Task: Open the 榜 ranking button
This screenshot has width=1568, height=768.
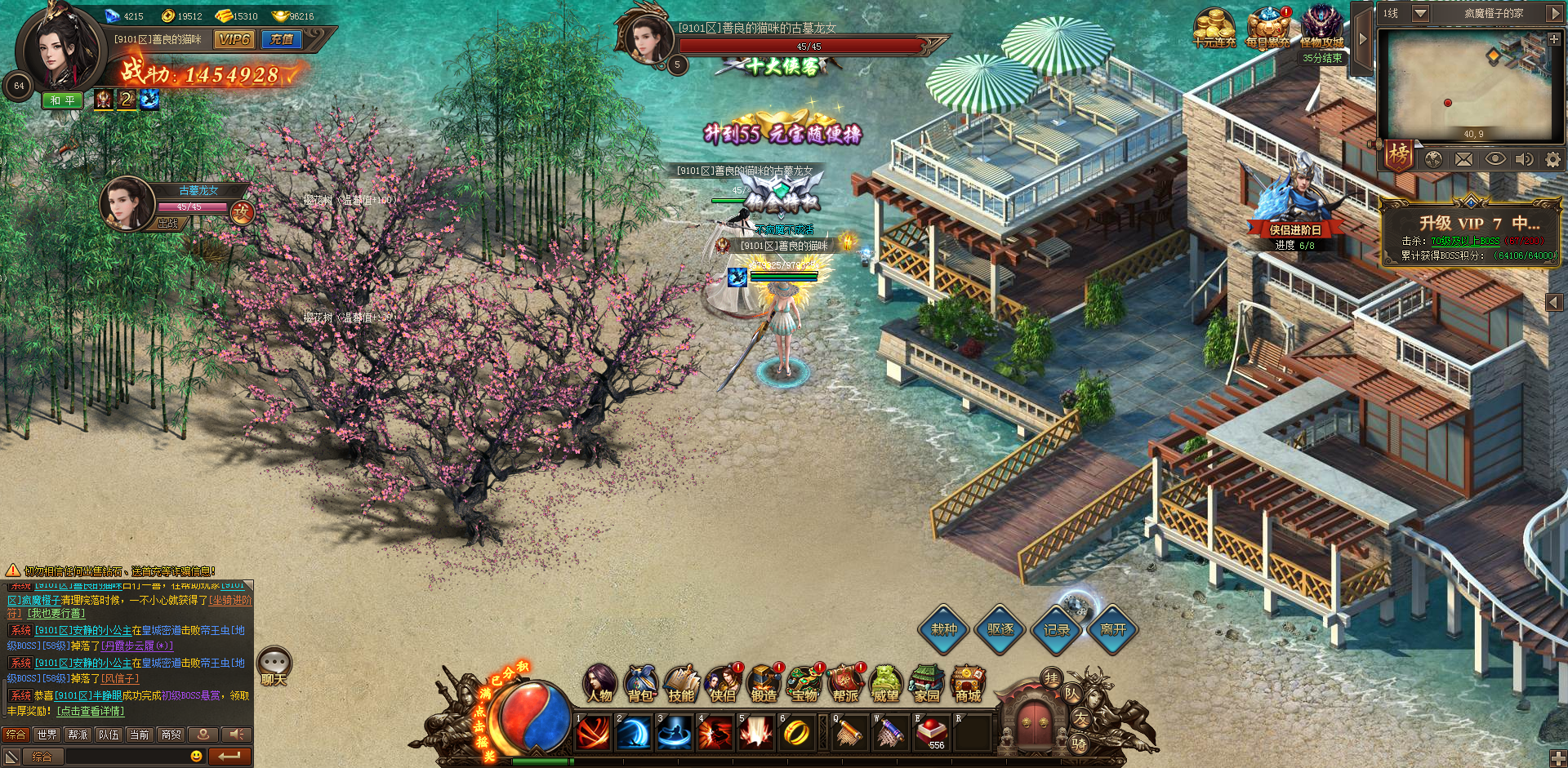Action: tap(1399, 154)
